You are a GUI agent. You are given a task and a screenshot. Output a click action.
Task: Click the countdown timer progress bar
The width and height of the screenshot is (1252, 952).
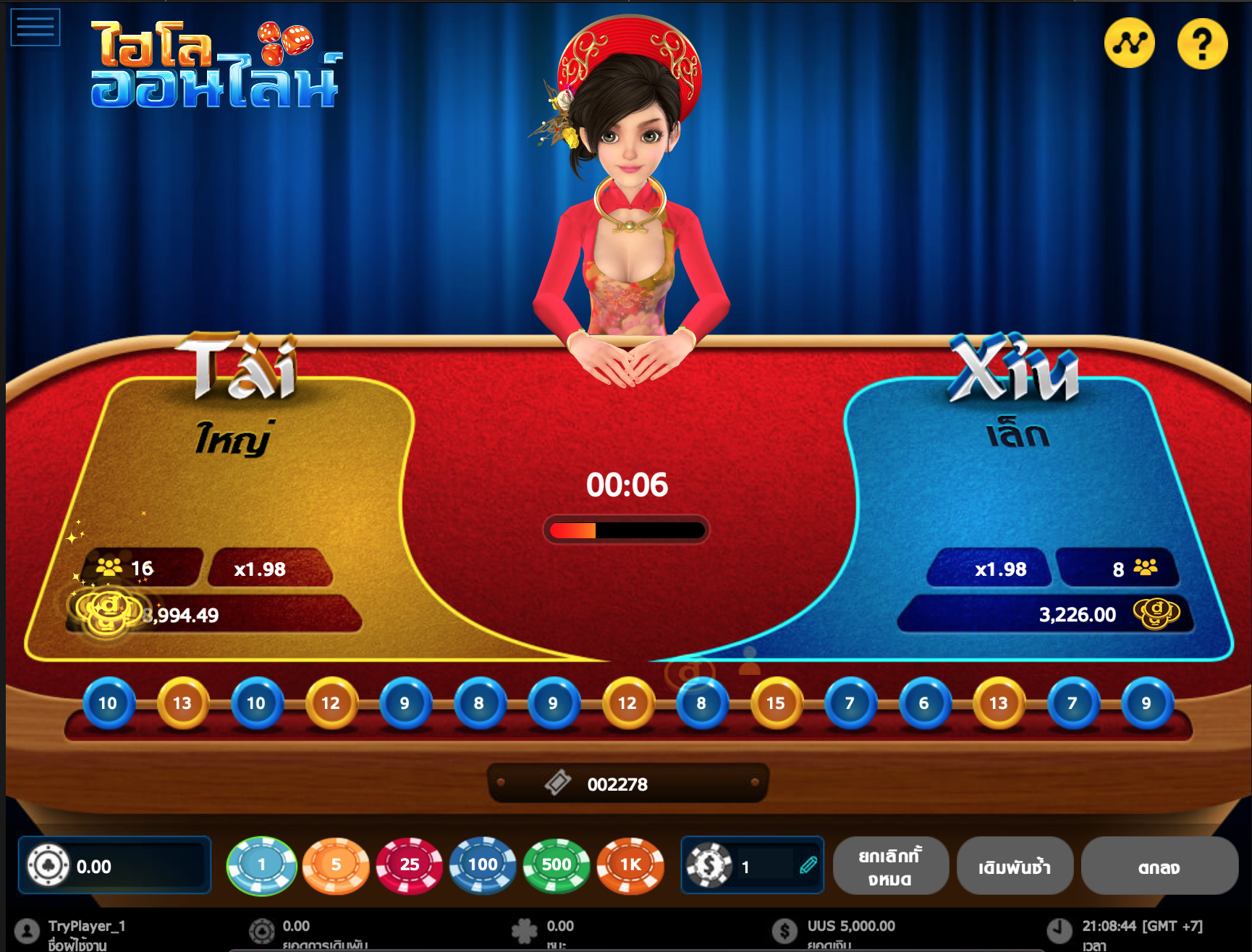(x=625, y=530)
